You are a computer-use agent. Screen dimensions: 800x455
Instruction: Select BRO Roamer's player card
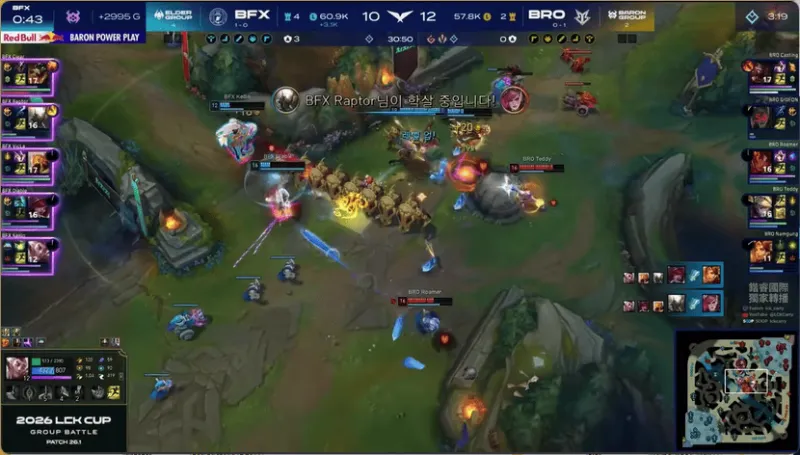[770, 162]
